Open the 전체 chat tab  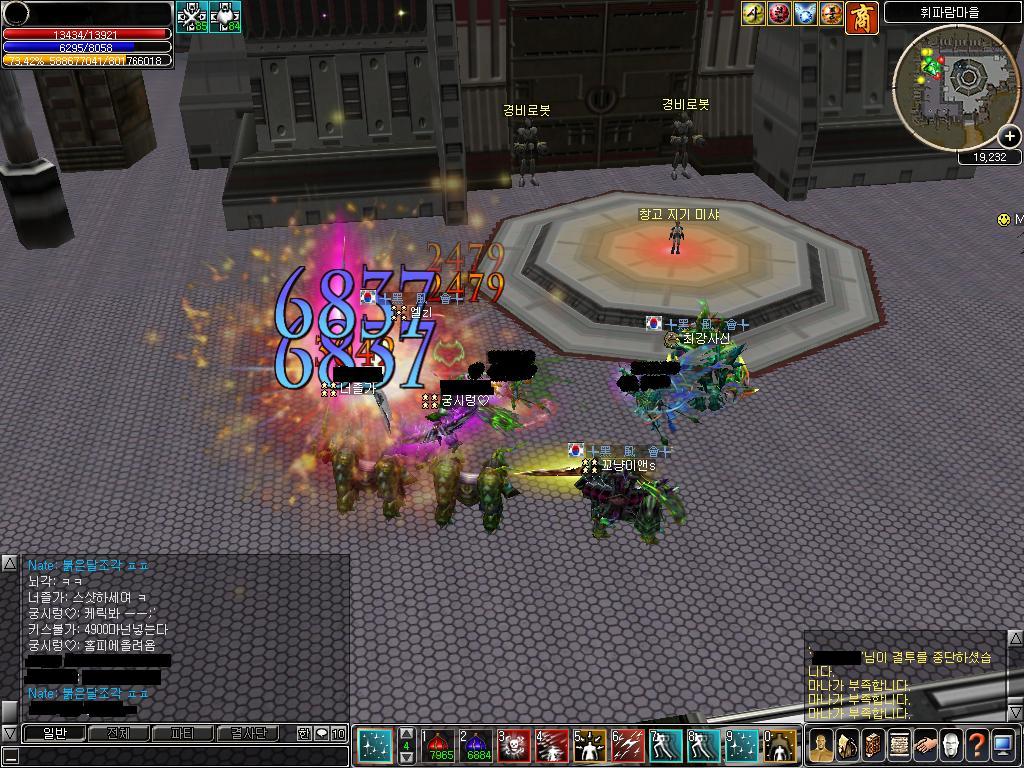(x=119, y=733)
